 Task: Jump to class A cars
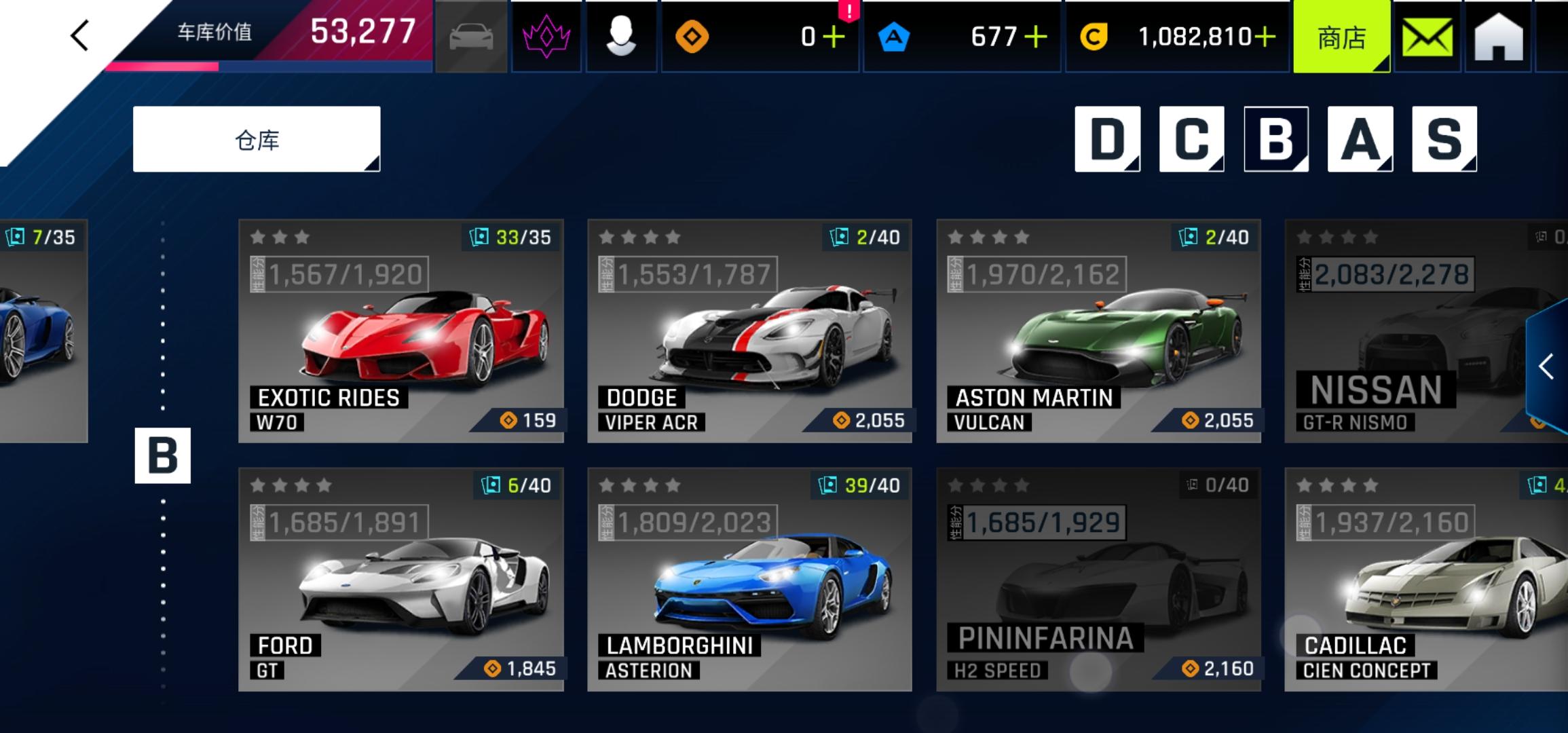click(x=1360, y=139)
